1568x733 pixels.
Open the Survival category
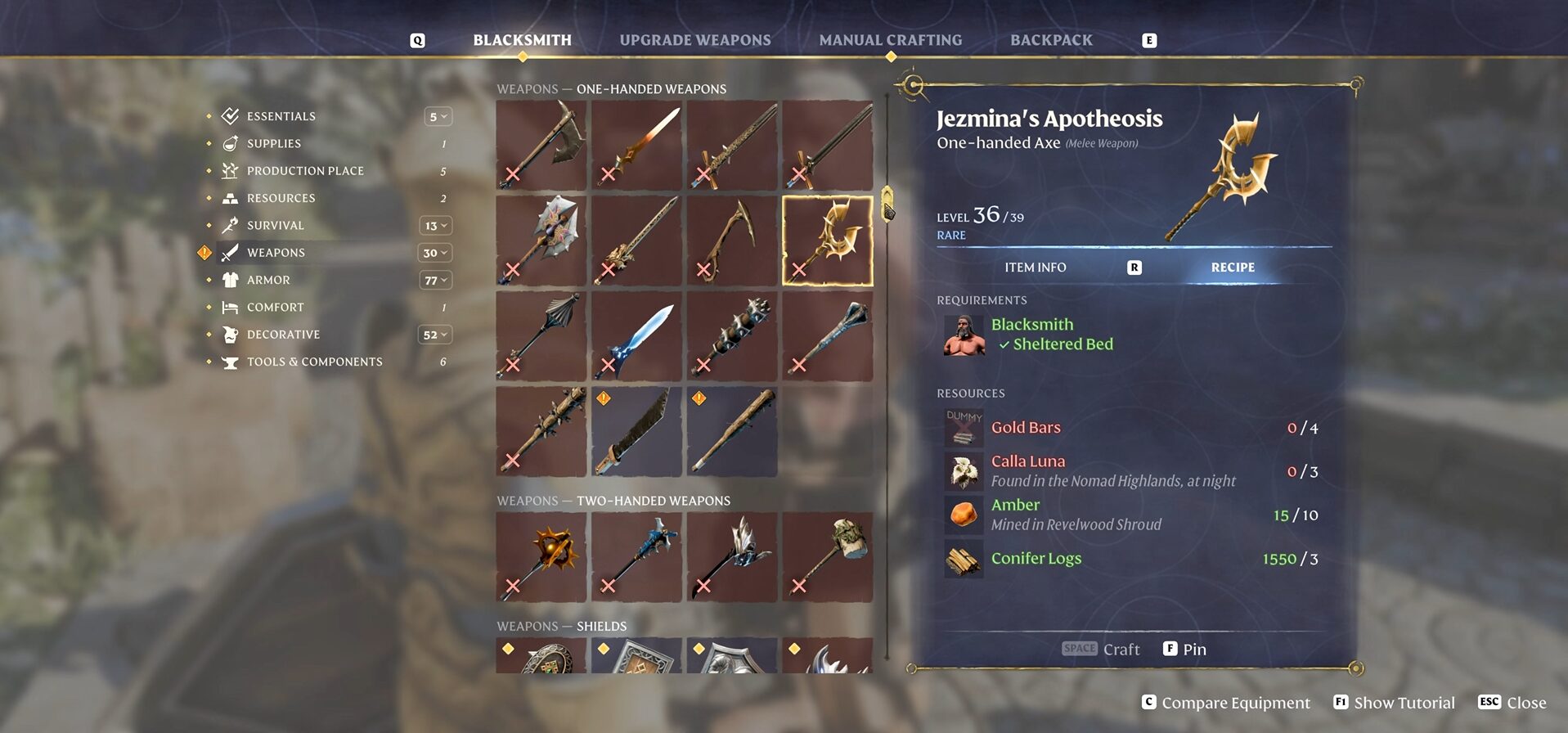click(275, 226)
